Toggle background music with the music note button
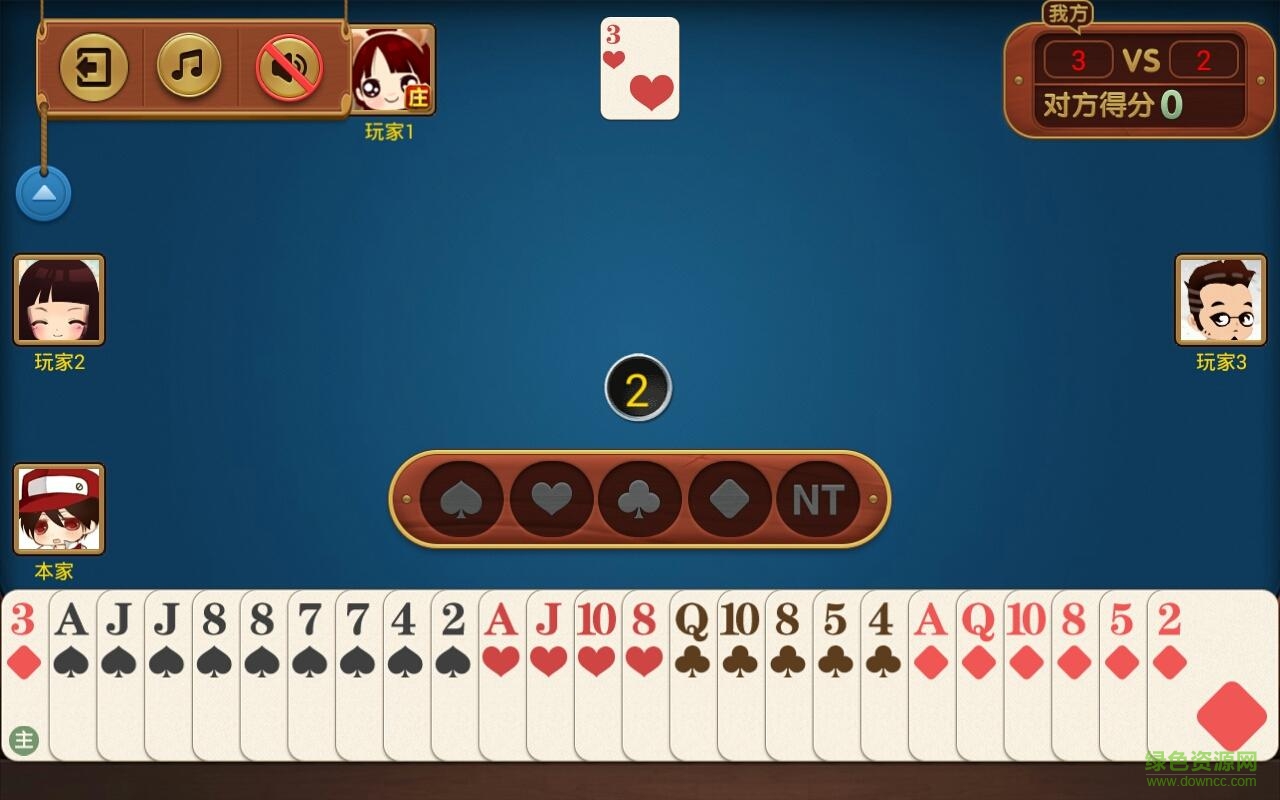 point(190,68)
